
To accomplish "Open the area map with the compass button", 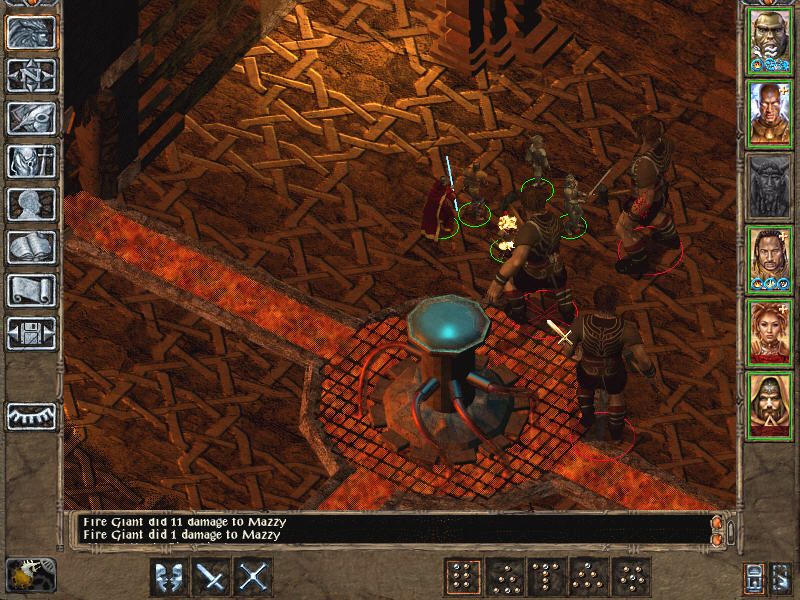I will (31, 75).
